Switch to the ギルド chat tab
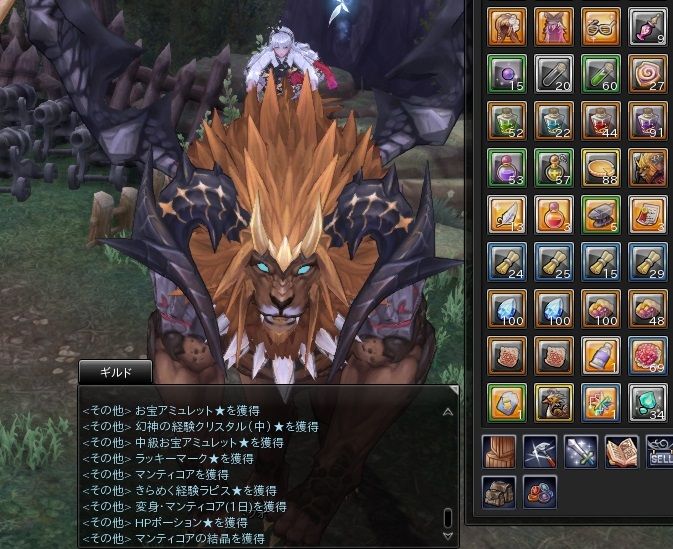The width and height of the screenshot is (673, 549). pos(115,372)
